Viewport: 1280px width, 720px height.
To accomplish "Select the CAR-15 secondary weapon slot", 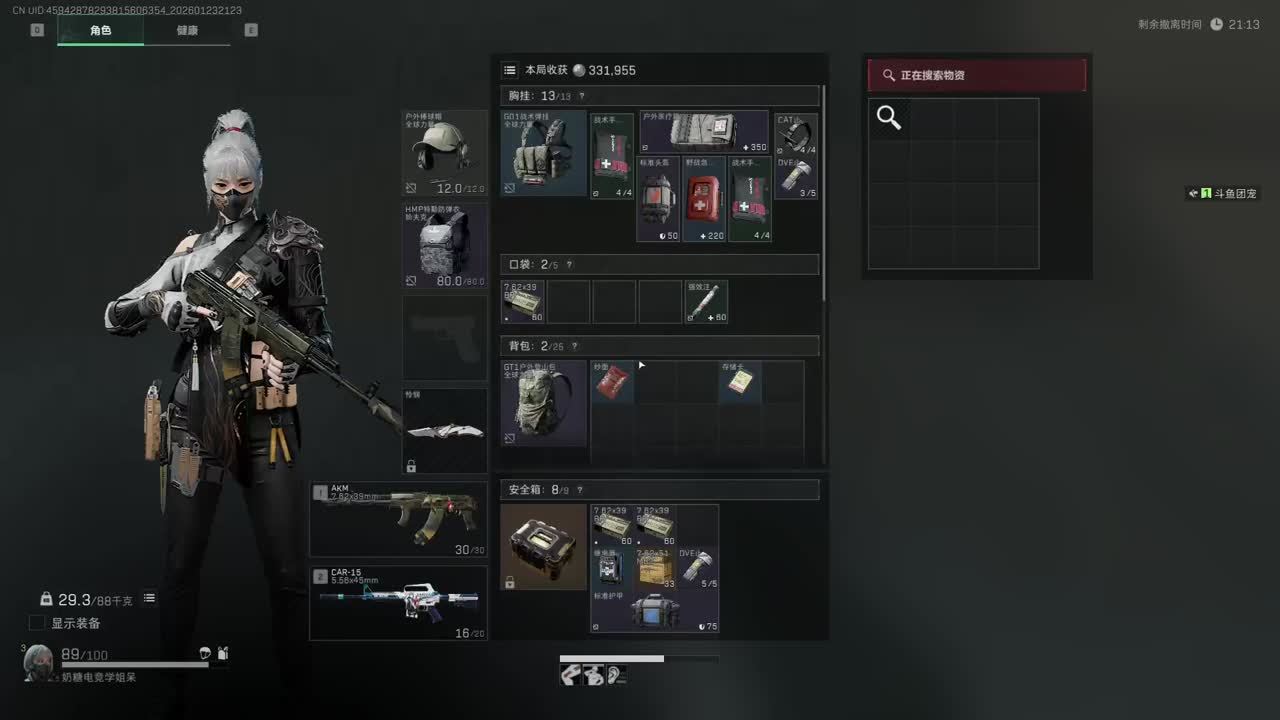I will point(398,603).
